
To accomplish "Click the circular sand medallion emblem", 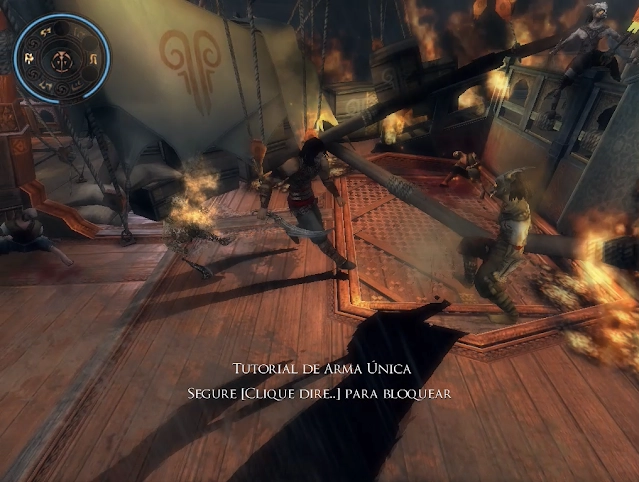I will (62, 59).
